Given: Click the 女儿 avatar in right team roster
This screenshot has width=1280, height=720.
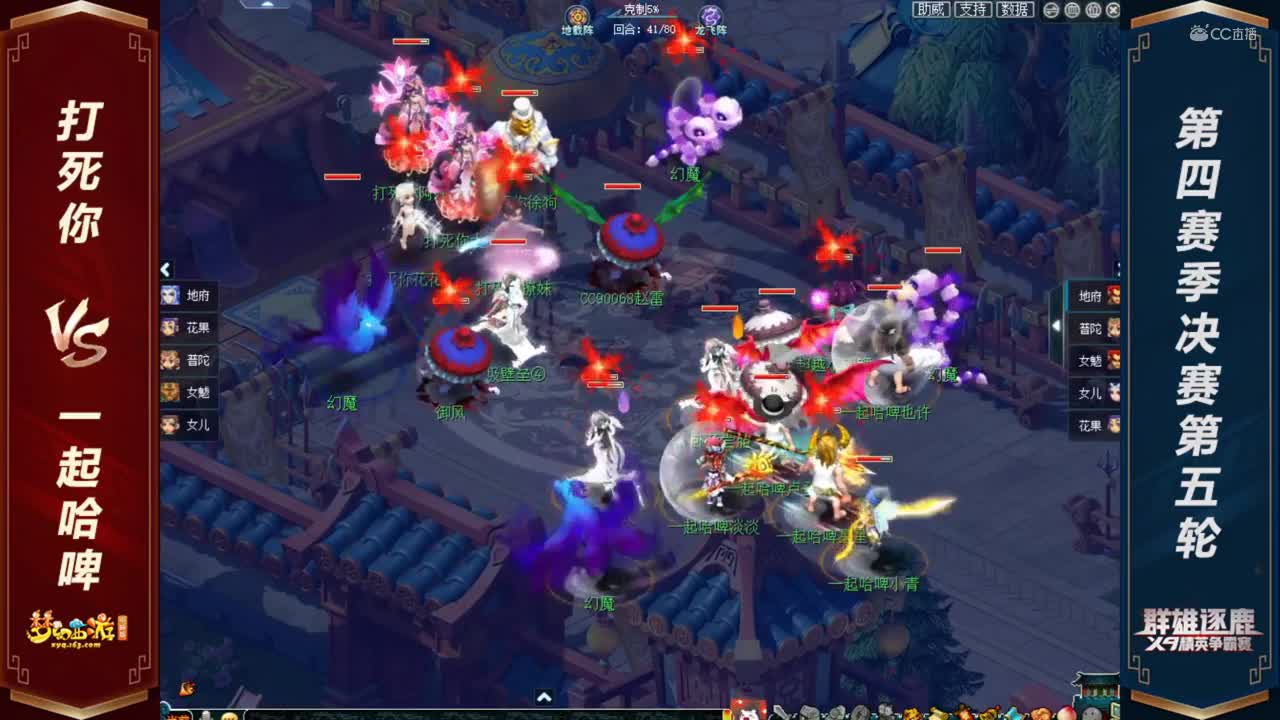Looking at the screenshot, I should coord(1112,392).
